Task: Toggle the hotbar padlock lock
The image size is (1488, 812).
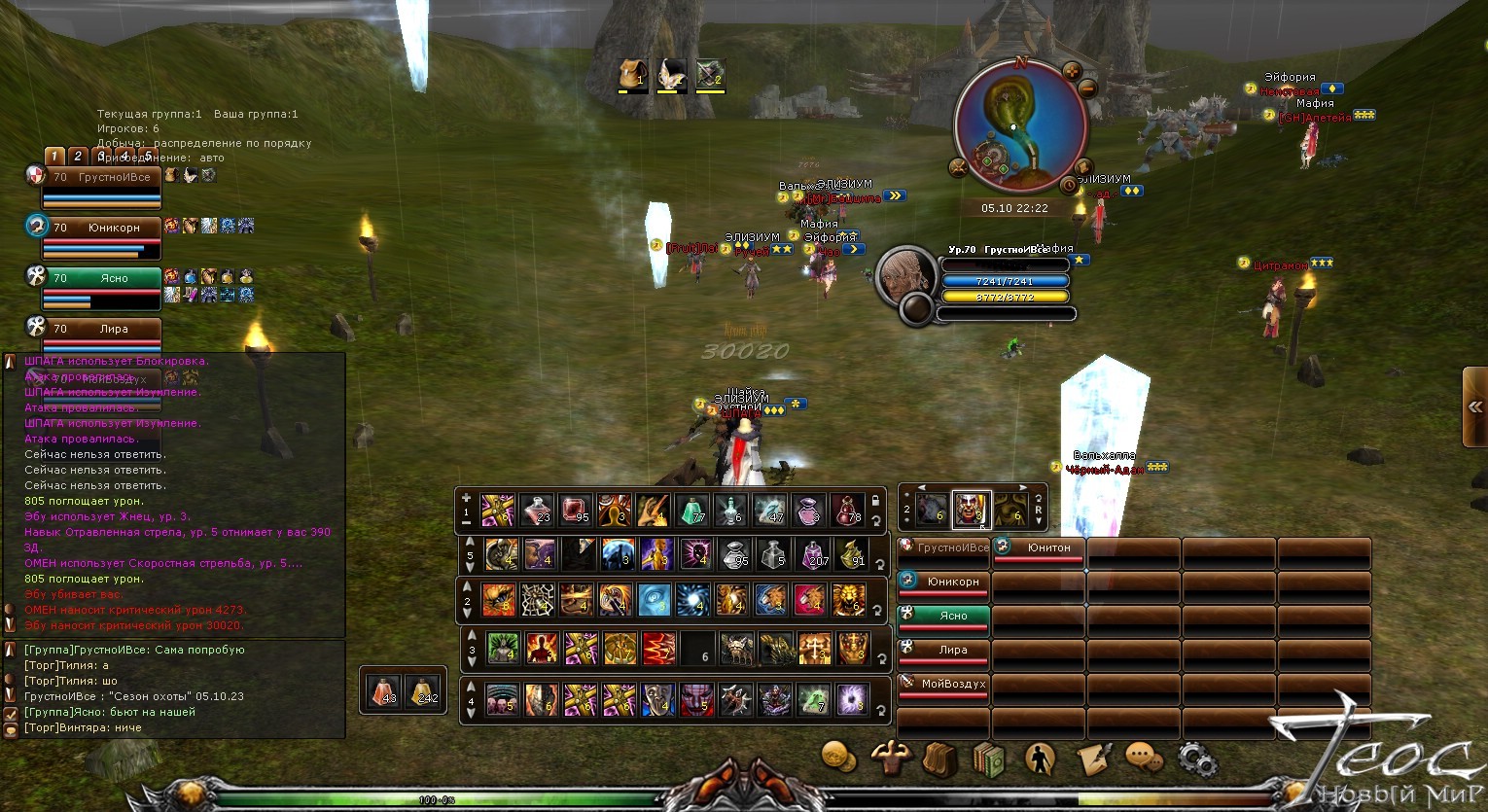Action: 875,500
